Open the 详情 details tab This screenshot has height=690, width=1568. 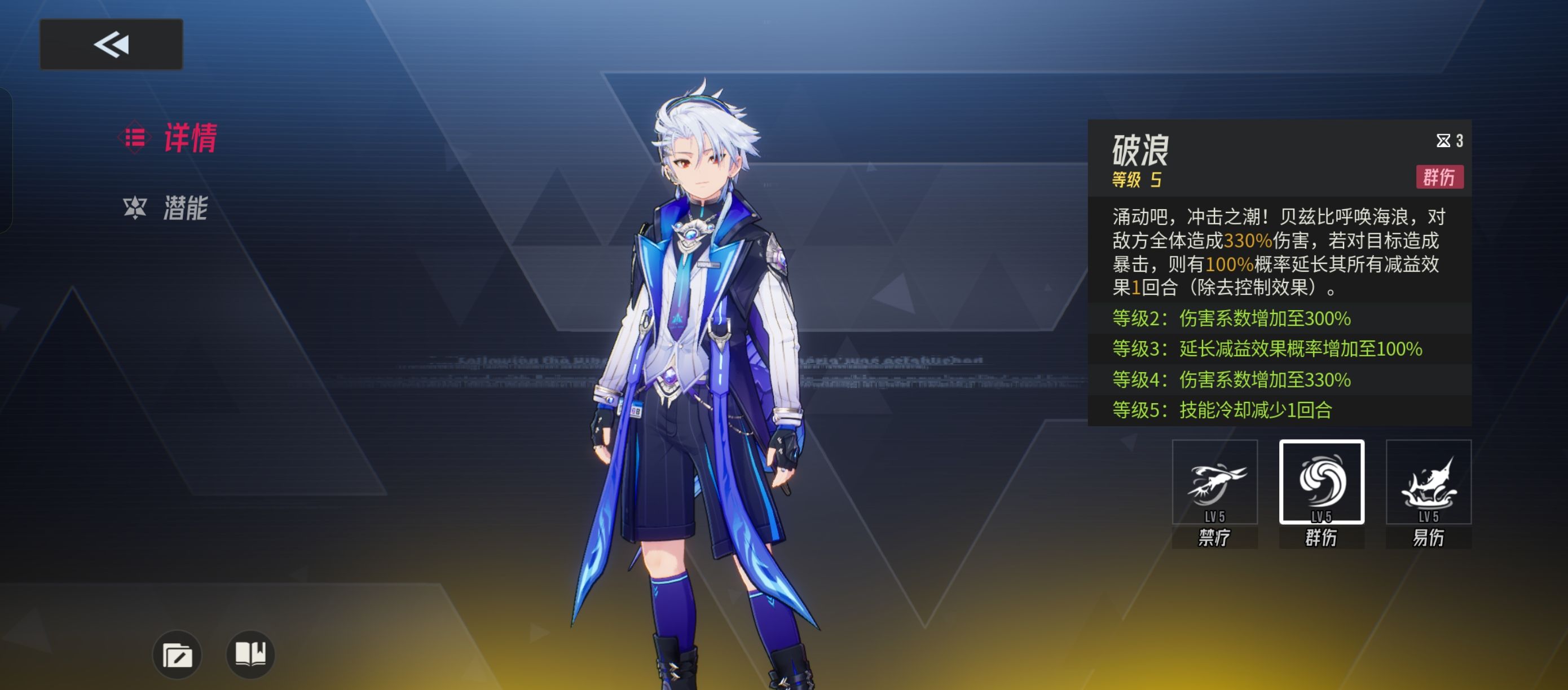coord(170,138)
